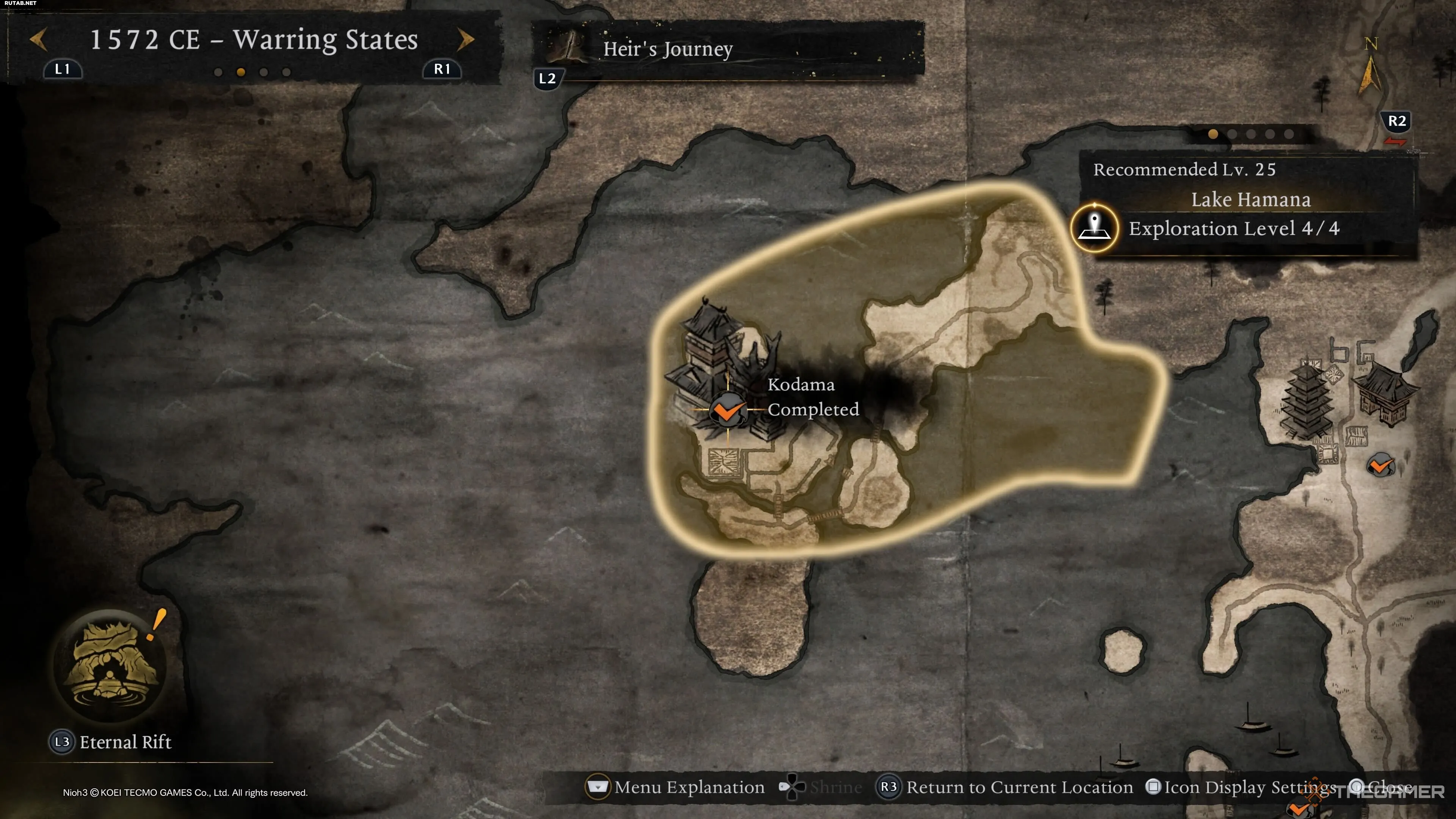The image size is (1456, 819).
Task: Open Icon Display Settings
Action: click(1241, 787)
